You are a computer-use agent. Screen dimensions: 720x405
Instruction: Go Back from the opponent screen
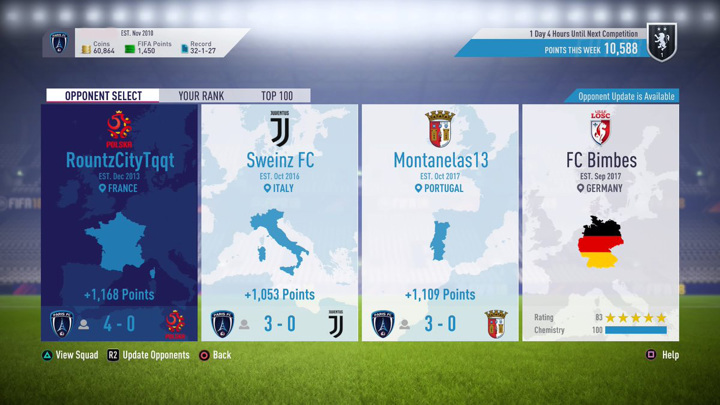tap(214, 355)
